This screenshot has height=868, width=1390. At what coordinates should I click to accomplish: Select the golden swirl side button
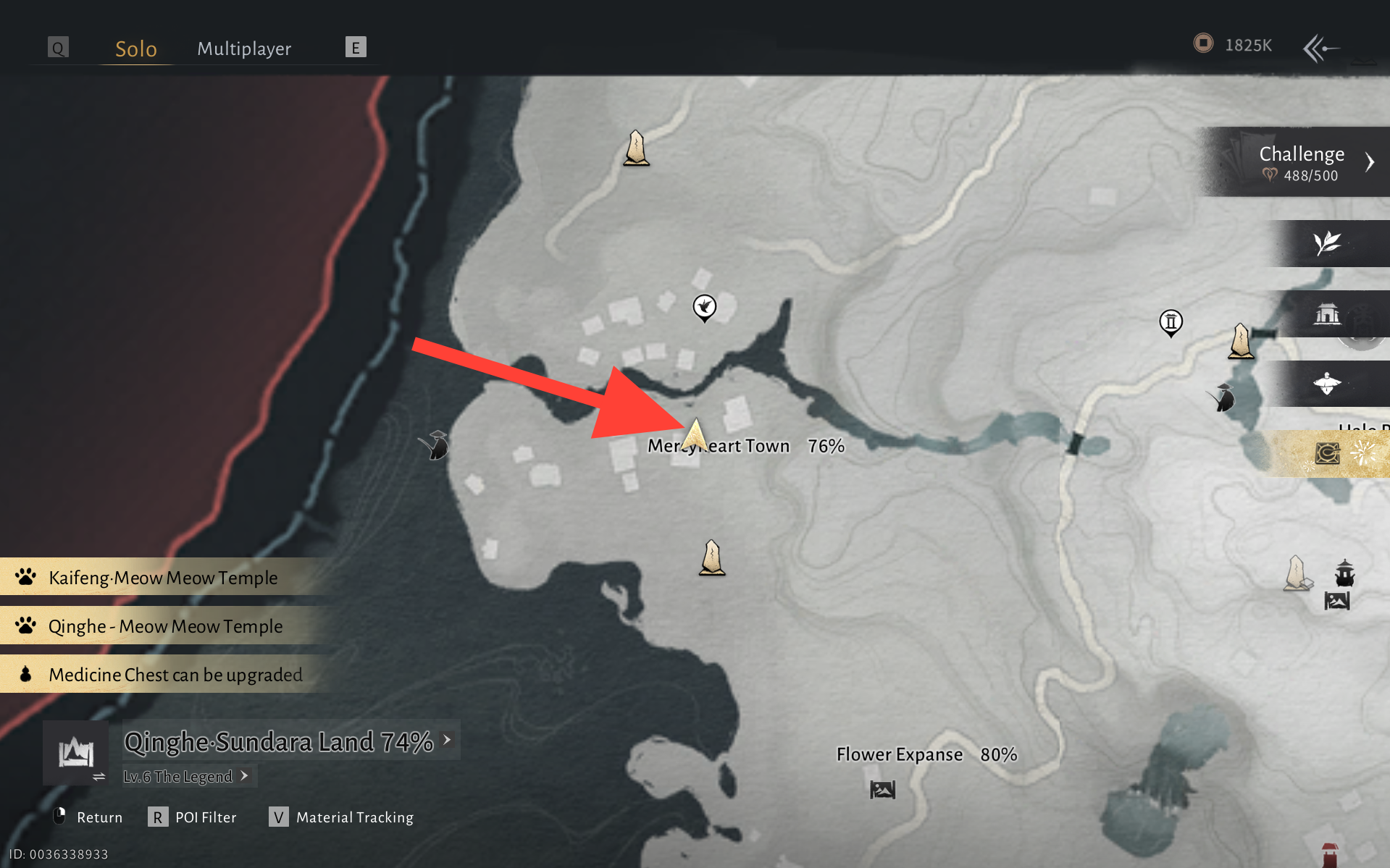(x=1327, y=454)
